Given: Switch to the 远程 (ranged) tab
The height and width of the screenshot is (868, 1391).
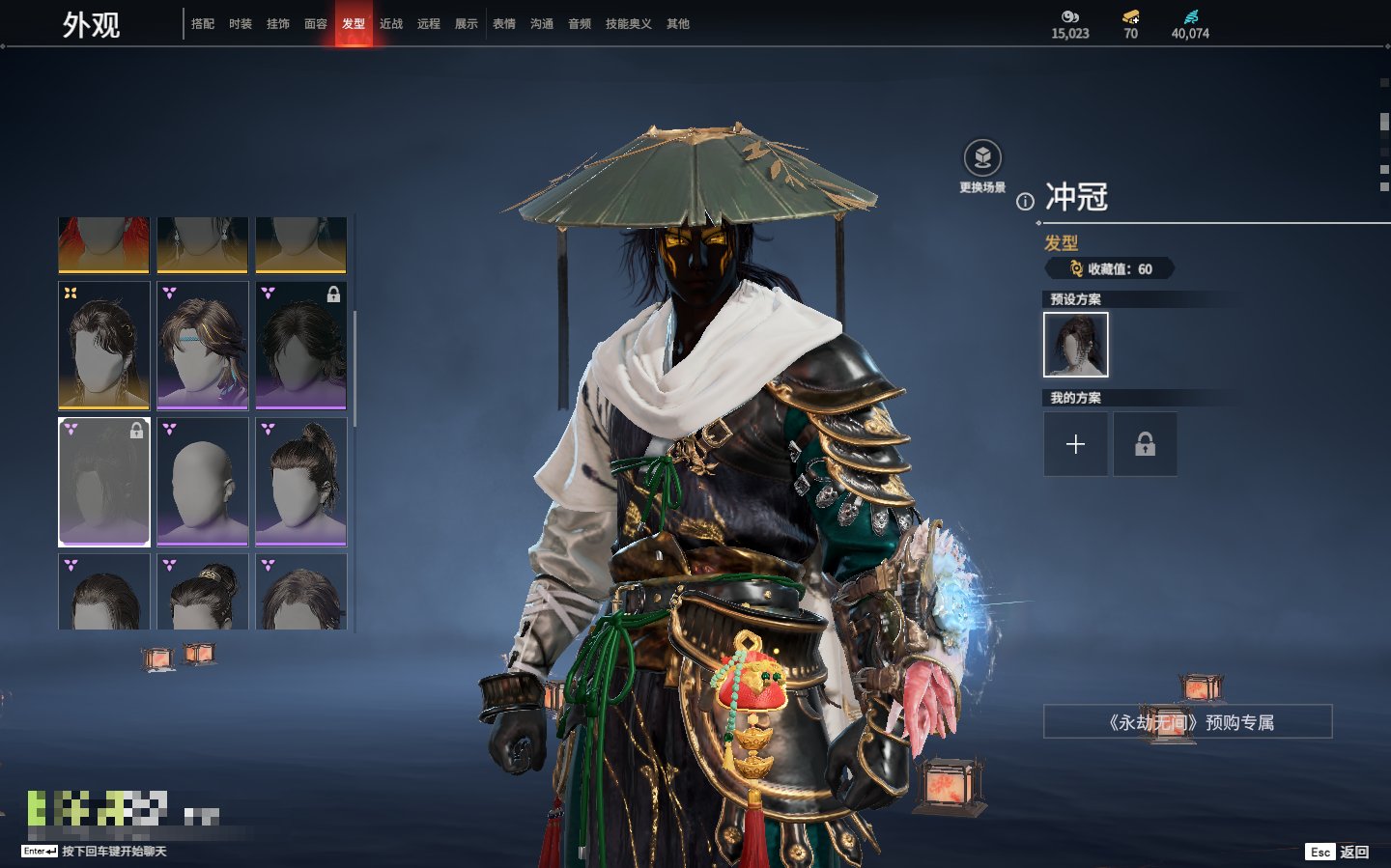Looking at the screenshot, I should (x=429, y=24).
